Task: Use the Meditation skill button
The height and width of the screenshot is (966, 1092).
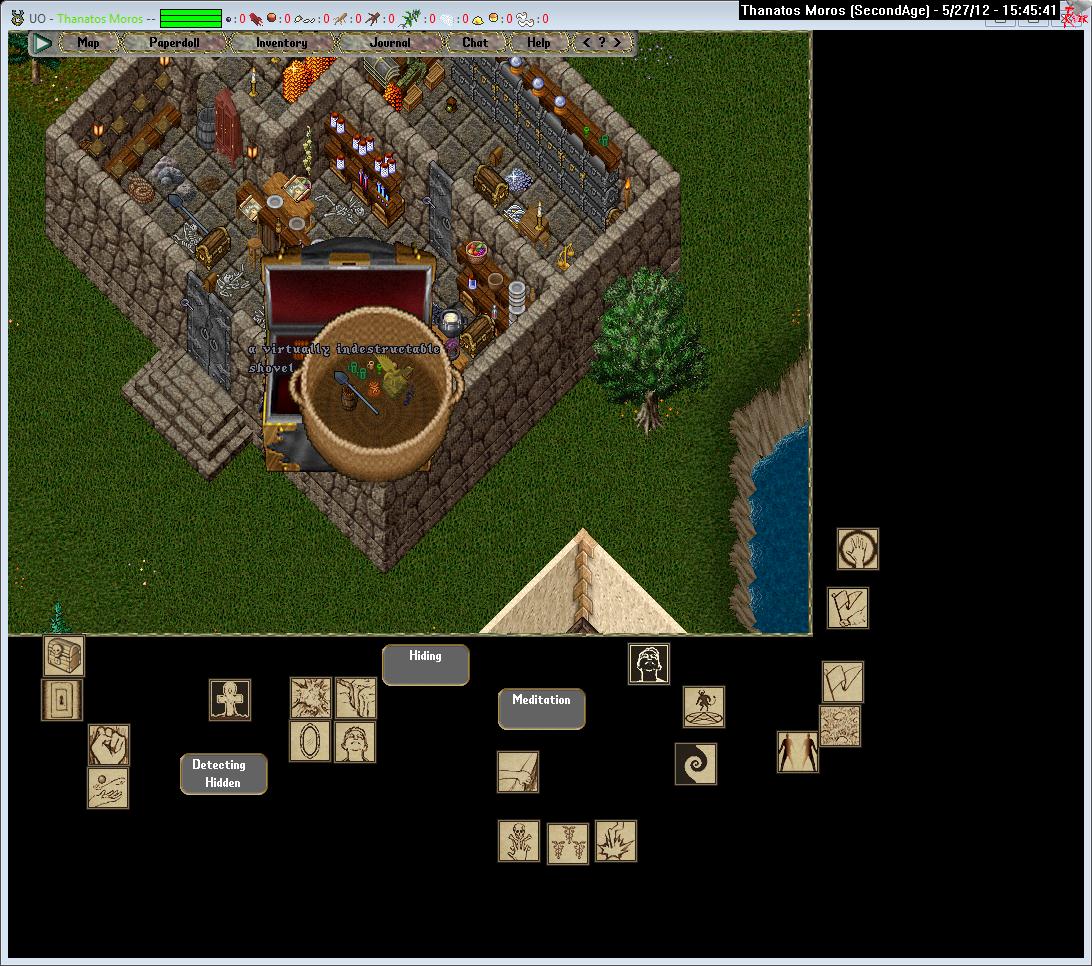Action: pyautogui.click(x=541, y=709)
